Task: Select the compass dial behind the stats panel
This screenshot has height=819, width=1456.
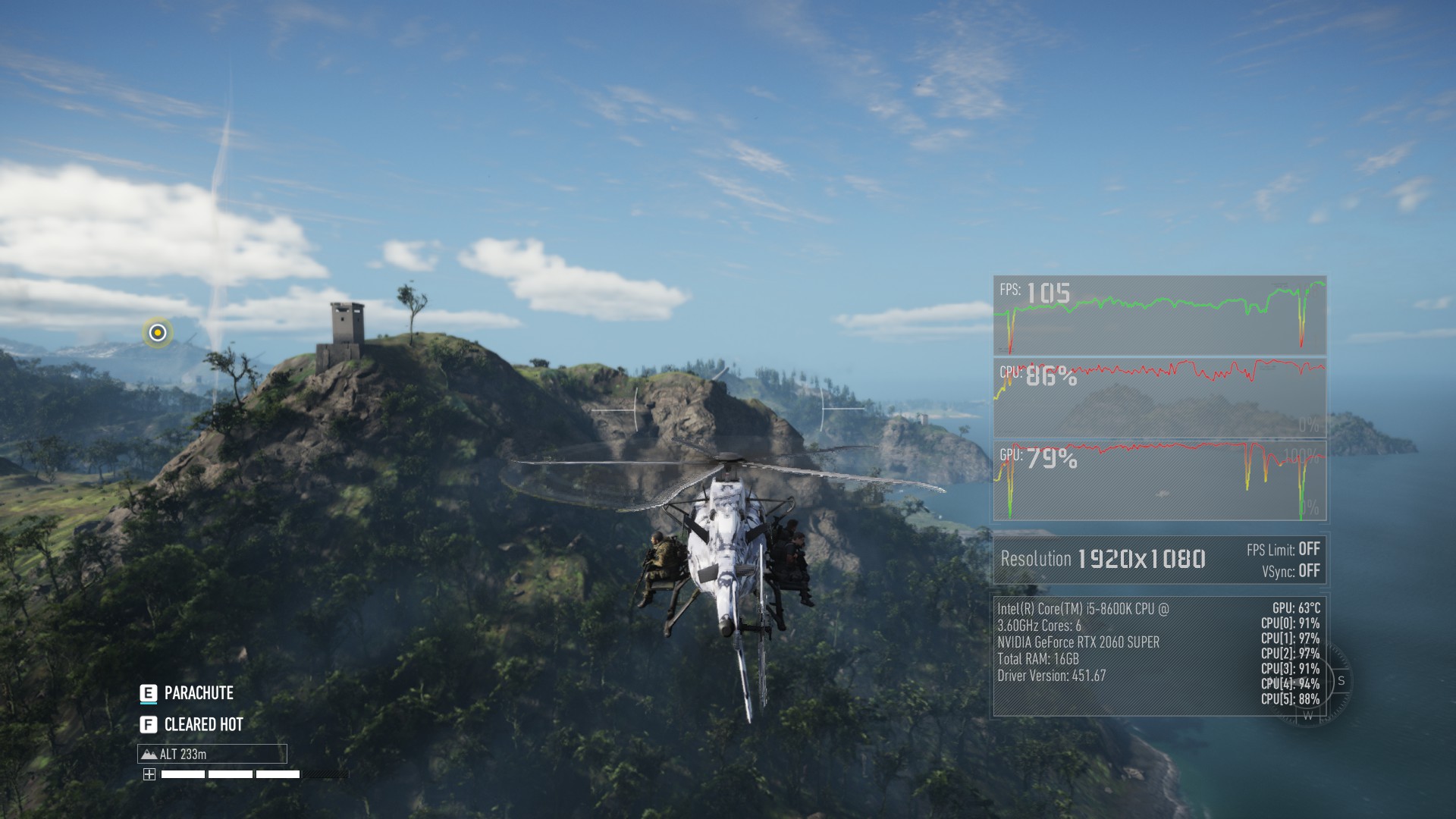Action: point(1310,682)
